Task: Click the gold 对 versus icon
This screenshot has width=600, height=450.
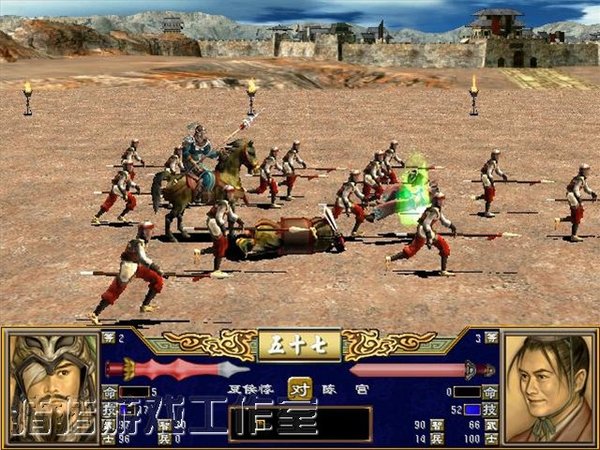Action: pos(299,388)
